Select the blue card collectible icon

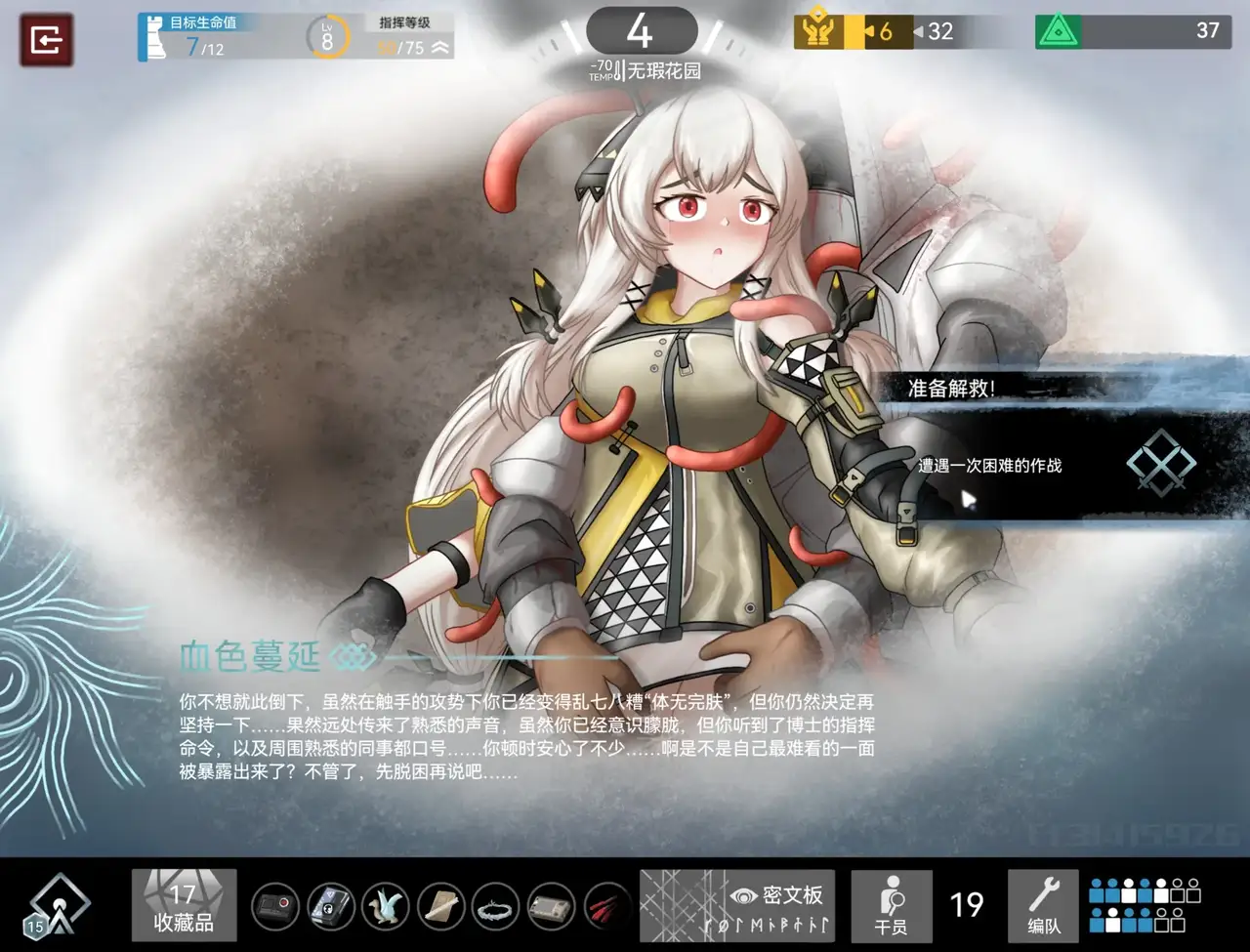pos(331,907)
